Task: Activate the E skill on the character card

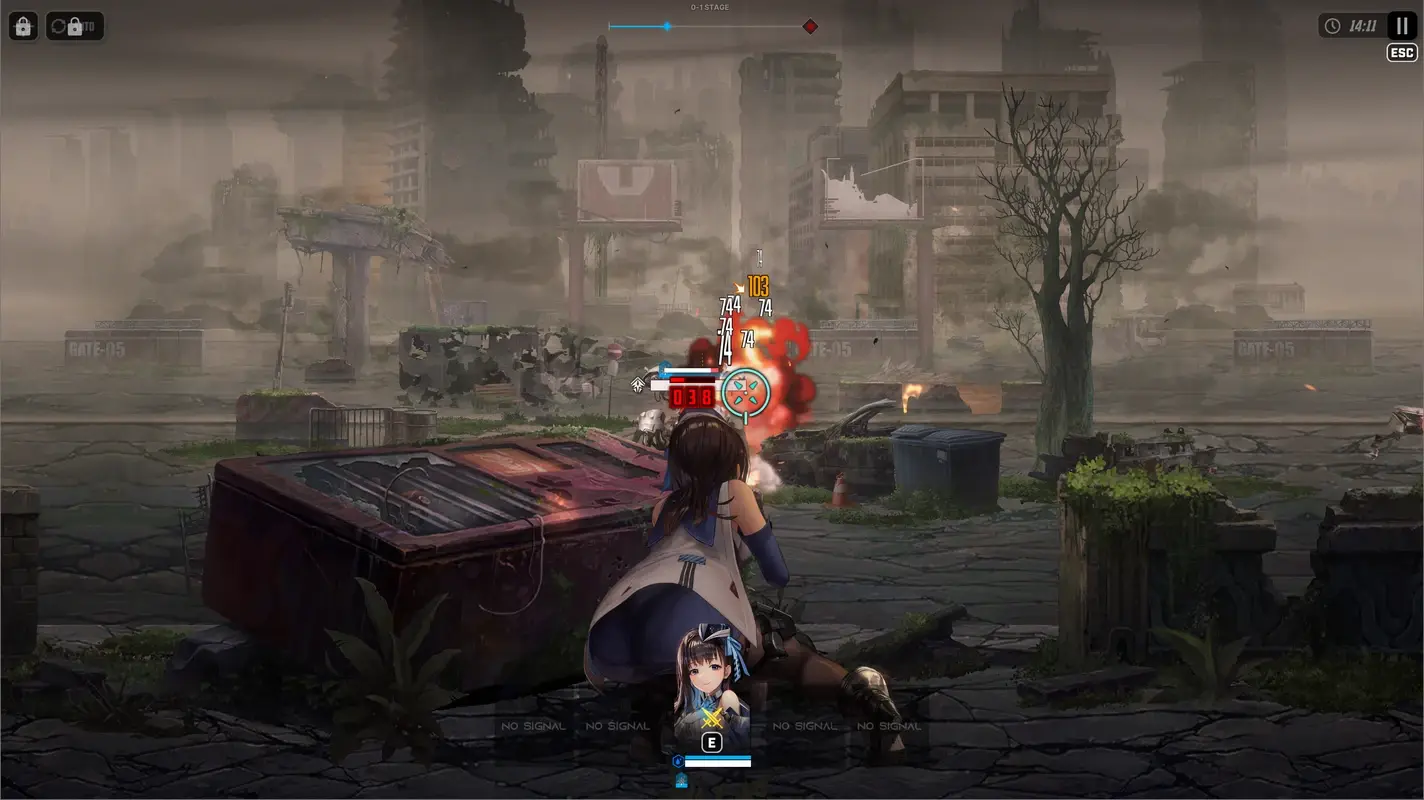Action: 712,742
